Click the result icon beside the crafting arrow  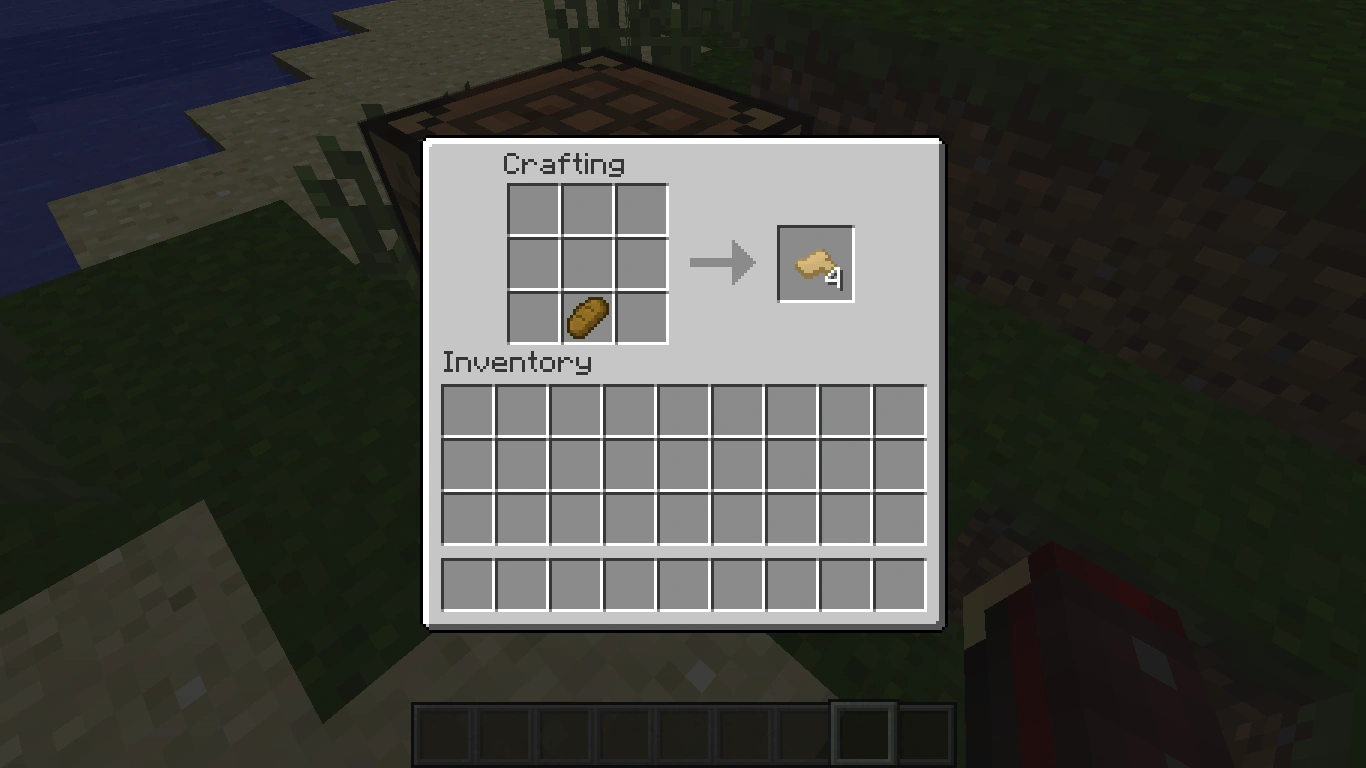click(x=815, y=262)
